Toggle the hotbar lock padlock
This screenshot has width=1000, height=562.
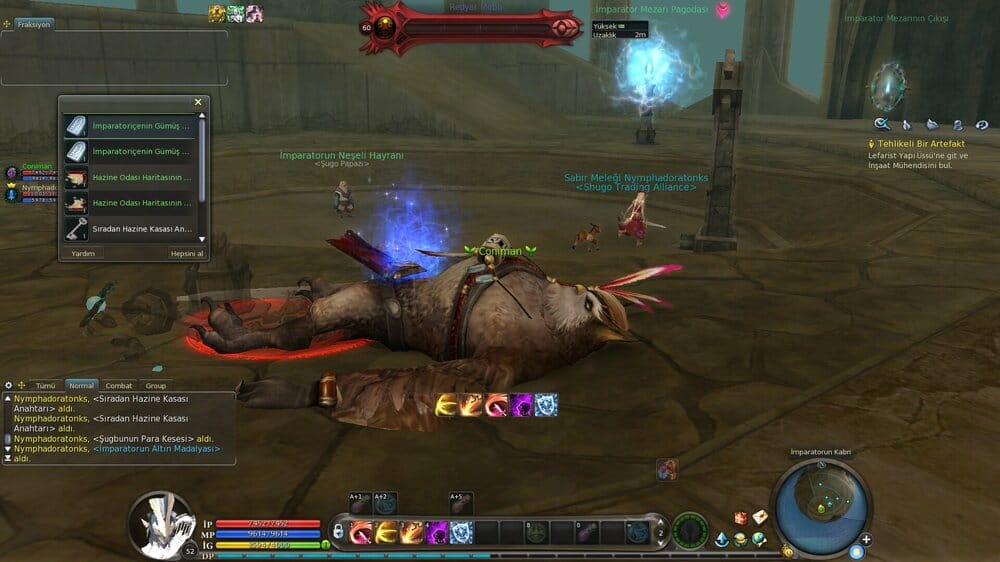[x=339, y=532]
